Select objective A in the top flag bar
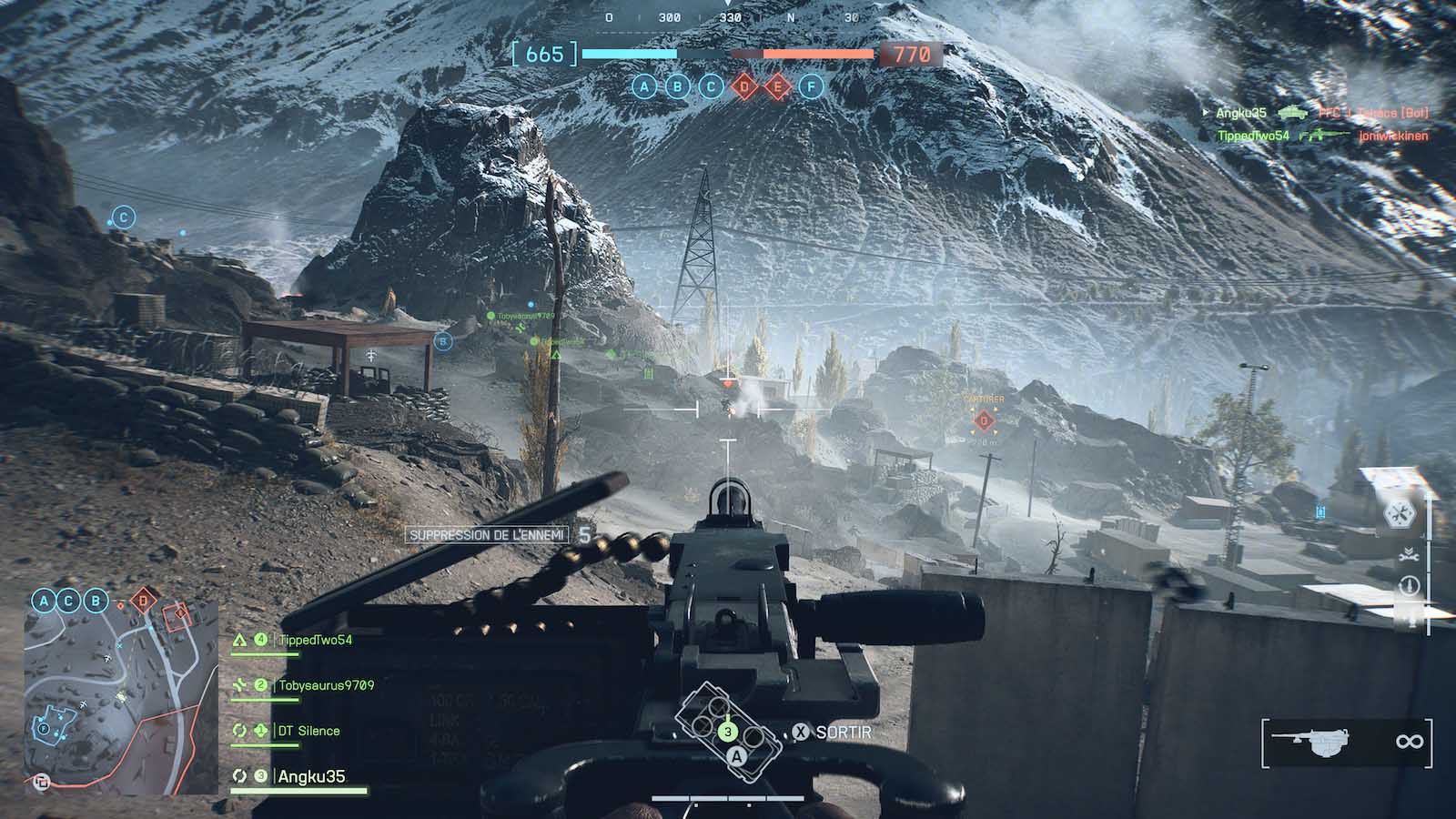 click(644, 86)
